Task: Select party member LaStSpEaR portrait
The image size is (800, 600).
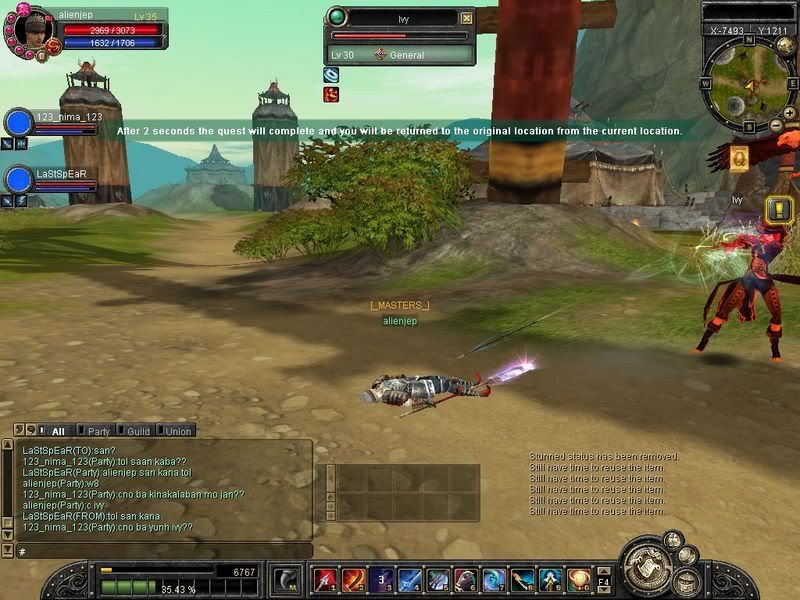Action: (19, 179)
